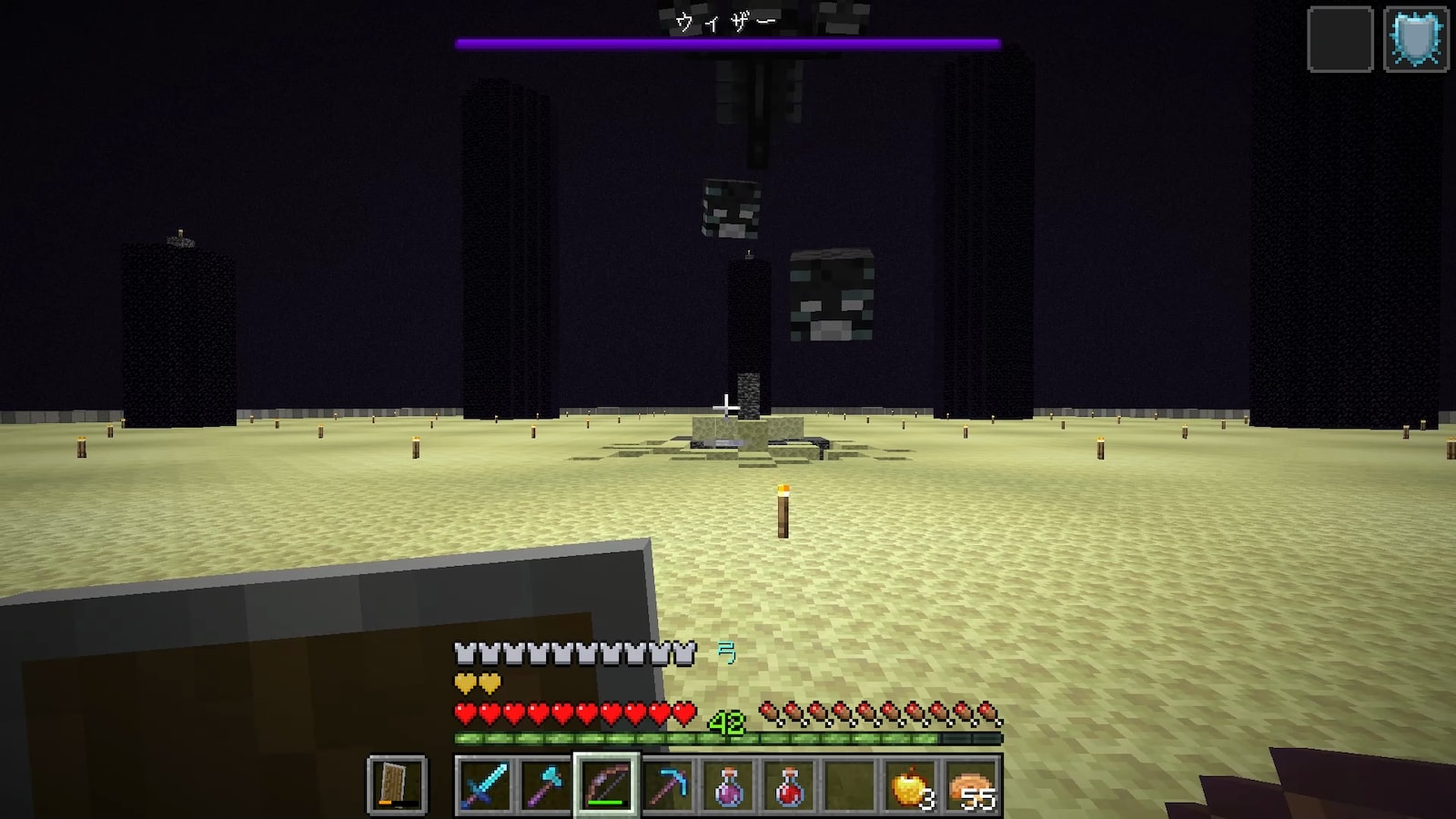
Task: Select the purple potion slot
Action: tap(728, 784)
